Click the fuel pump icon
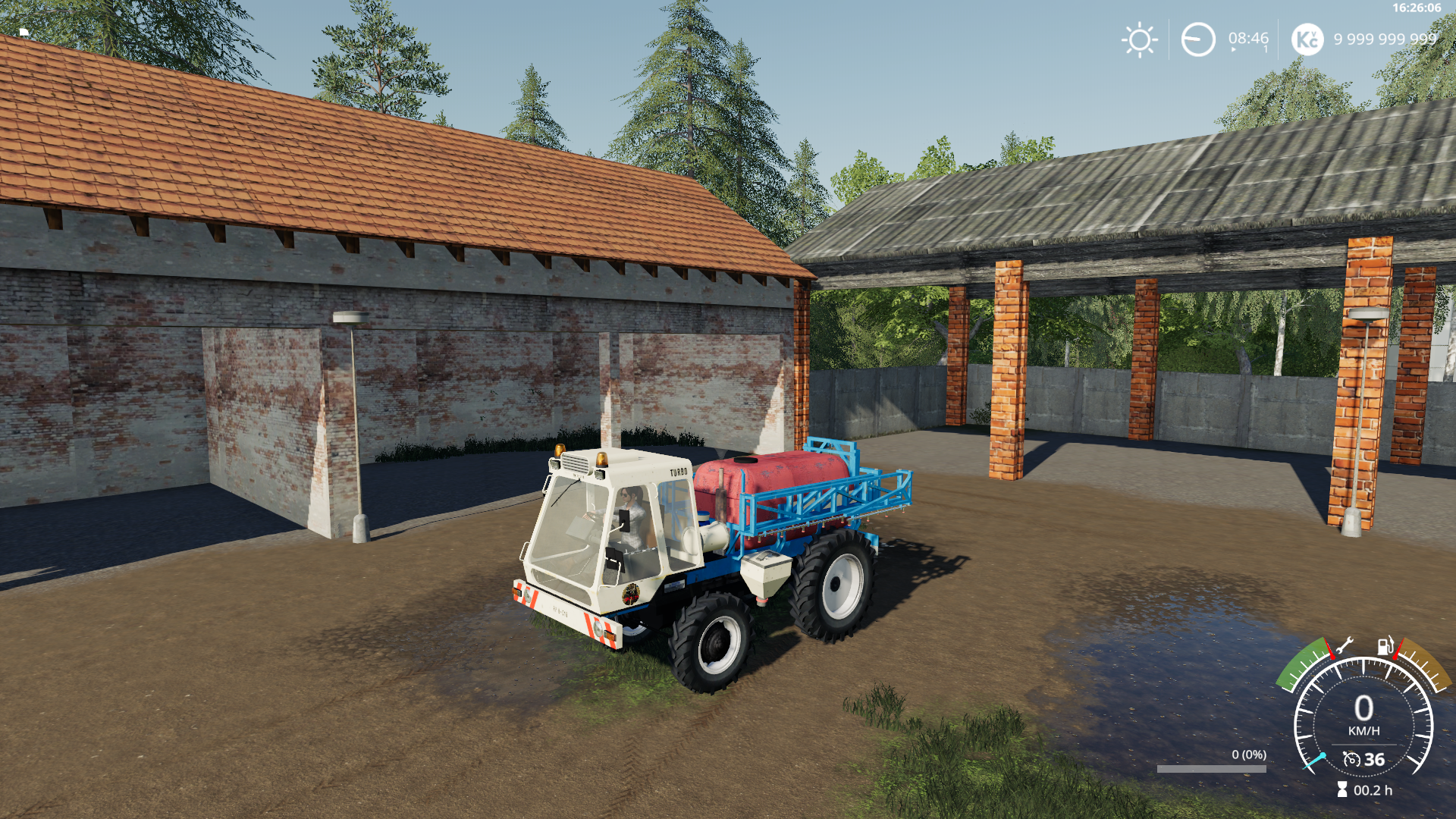This screenshot has height=819, width=1456. (1385, 645)
